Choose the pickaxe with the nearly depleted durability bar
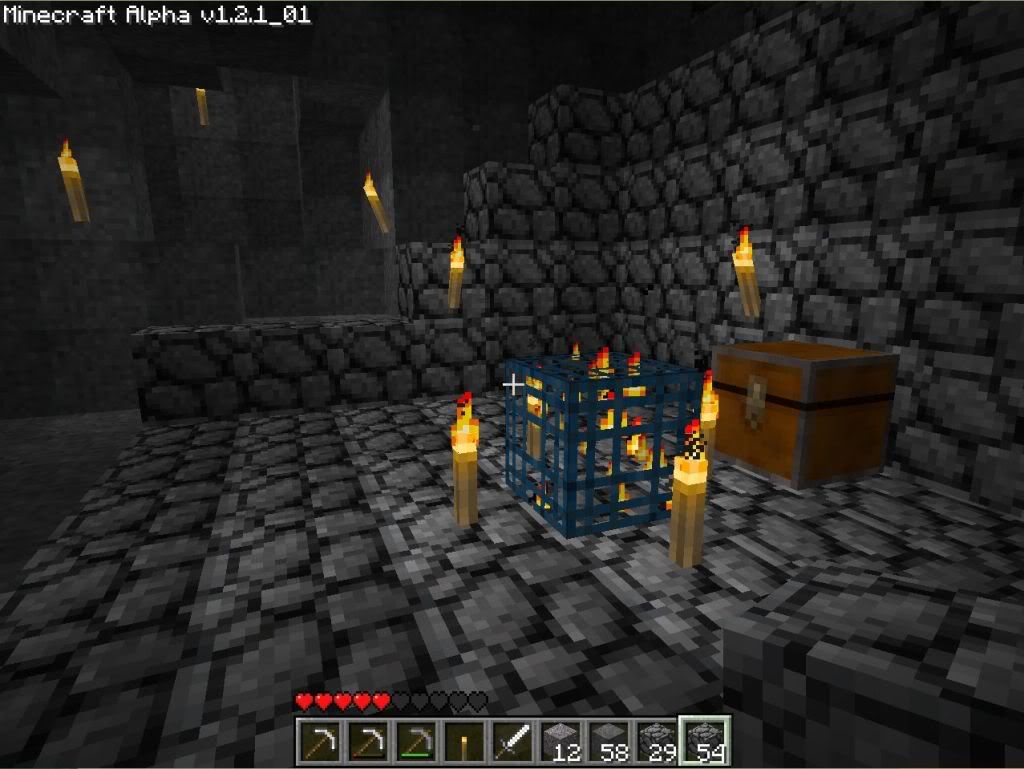The height and width of the screenshot is (769, 1024). tap(368, 742)
